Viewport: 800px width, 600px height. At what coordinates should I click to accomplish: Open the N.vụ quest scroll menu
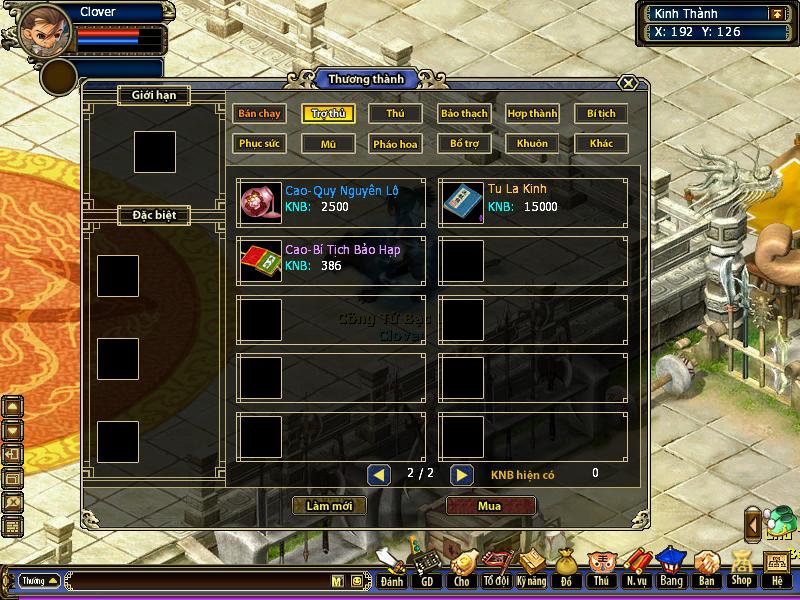[x=635, y=569]
